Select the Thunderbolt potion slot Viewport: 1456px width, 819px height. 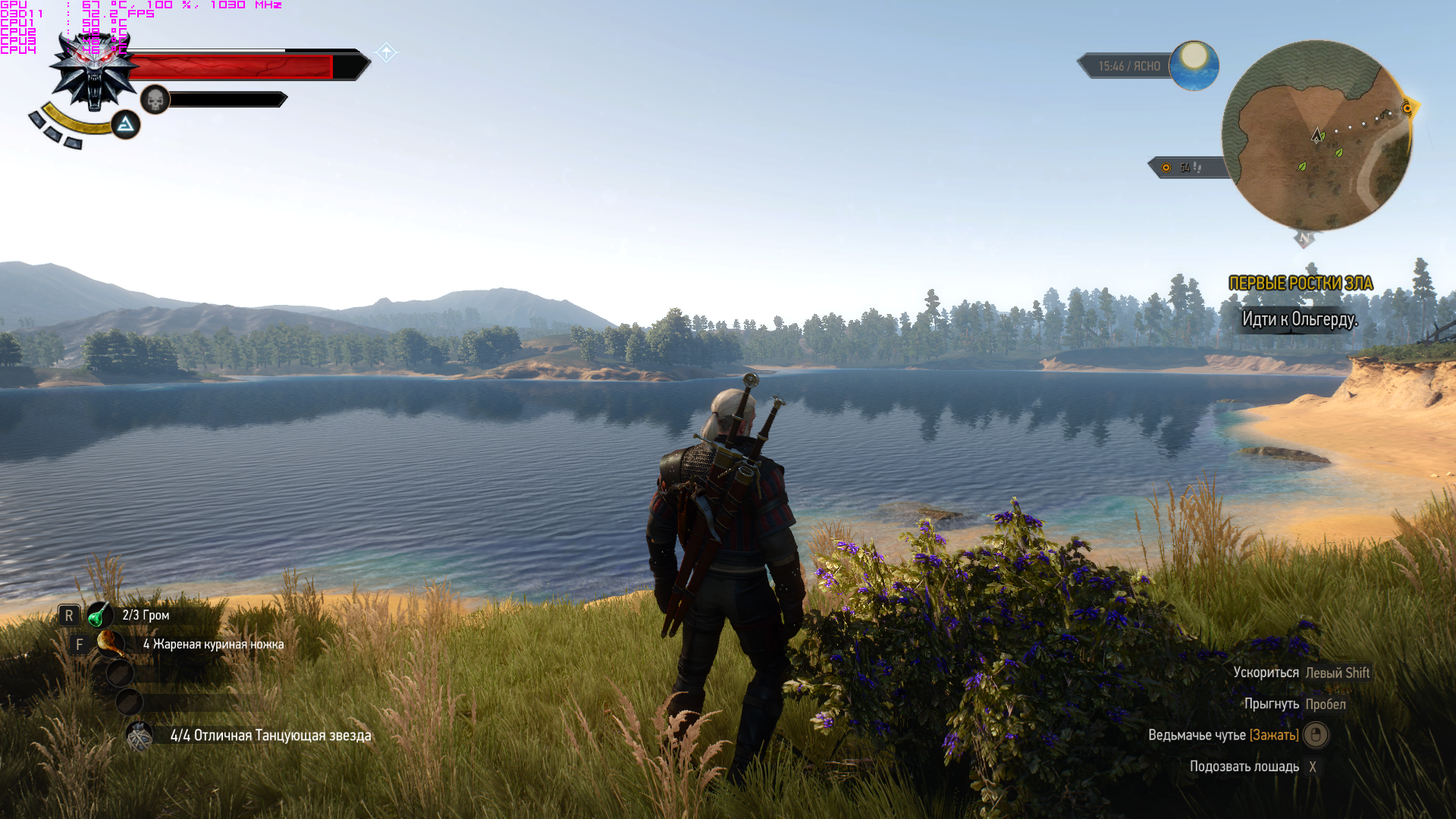(99, 615)
